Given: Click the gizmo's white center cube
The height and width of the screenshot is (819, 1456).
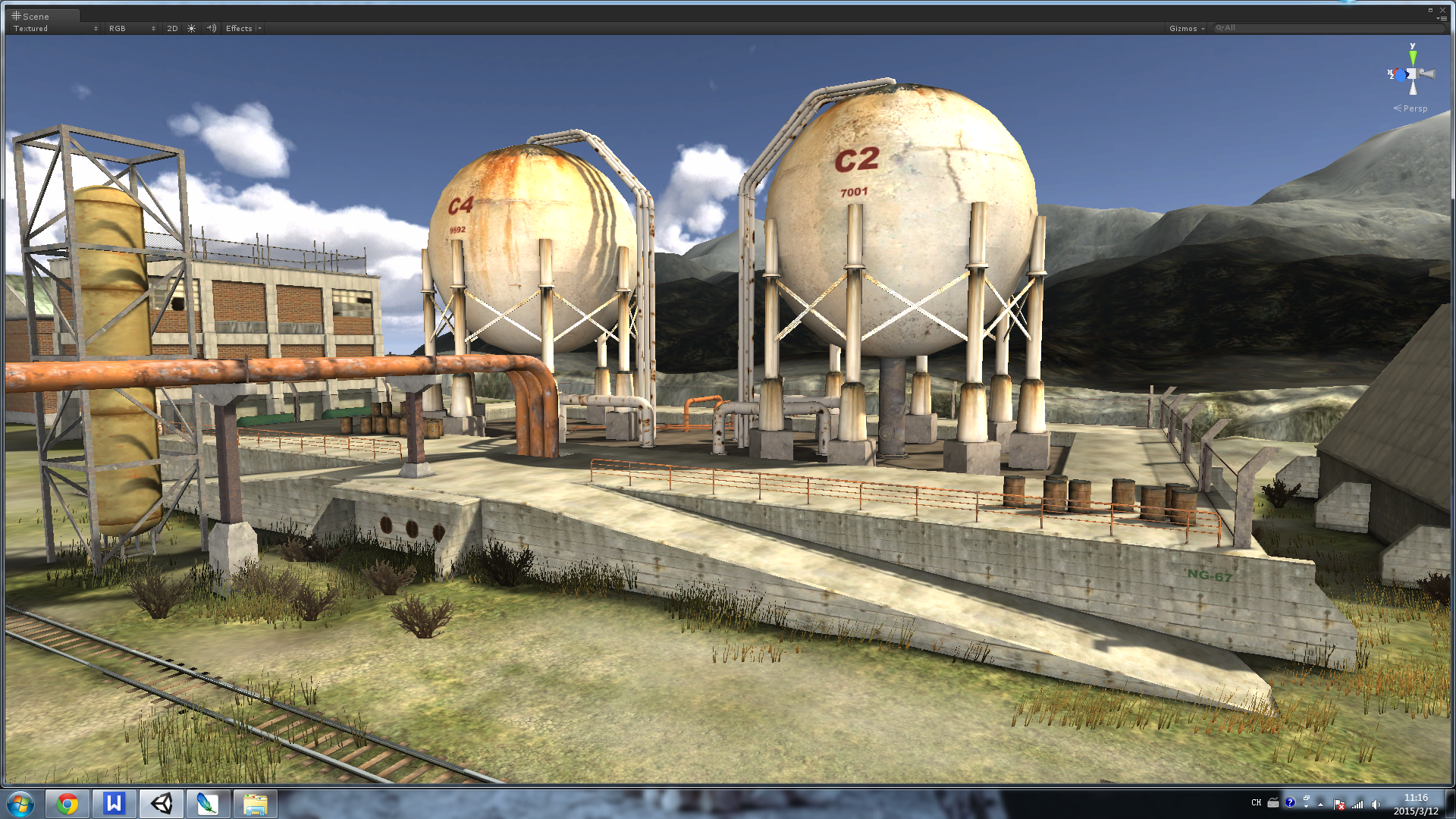Looking at the screenshot, I should [x=1412, y=74].
